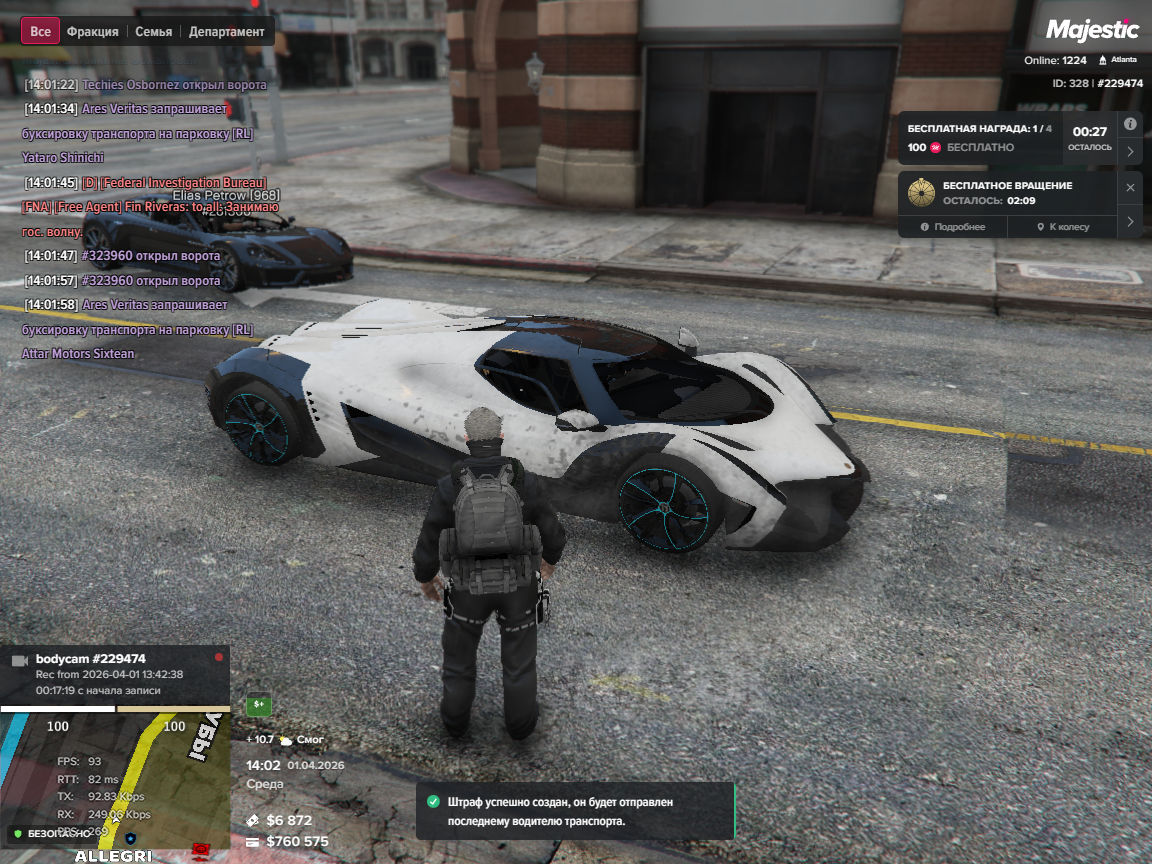Switch to the Фракция chat tab
Image resolution: width=1152 pixels, height=864 pixels.
click(92, 31)
